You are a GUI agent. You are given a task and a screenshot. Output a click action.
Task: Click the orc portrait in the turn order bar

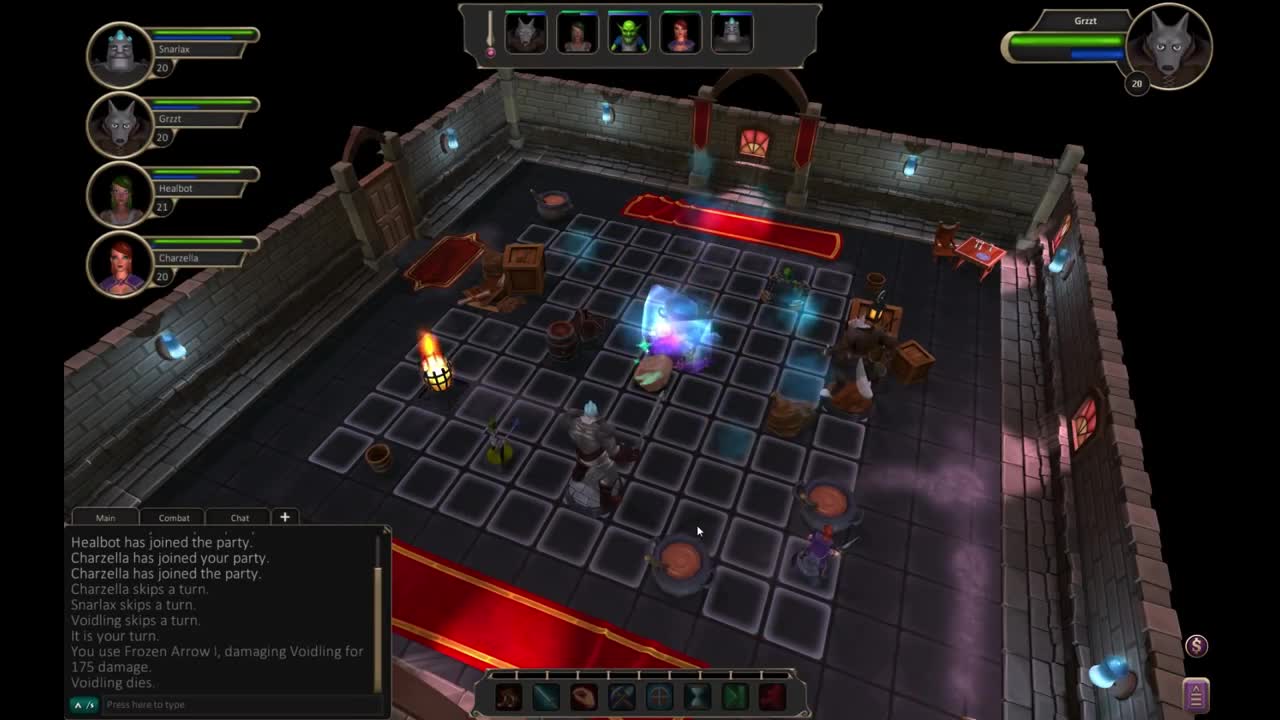pos(629,31)
